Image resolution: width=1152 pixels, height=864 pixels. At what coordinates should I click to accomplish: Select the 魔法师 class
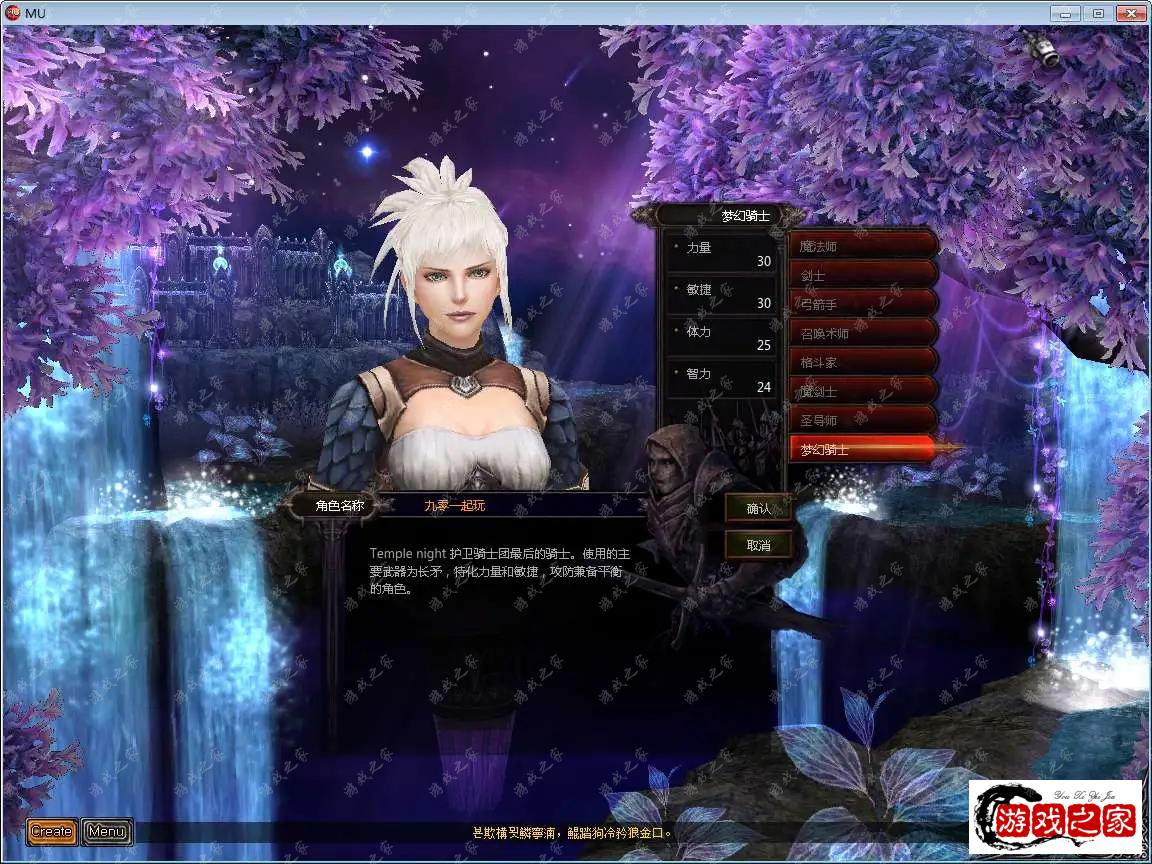862,246
